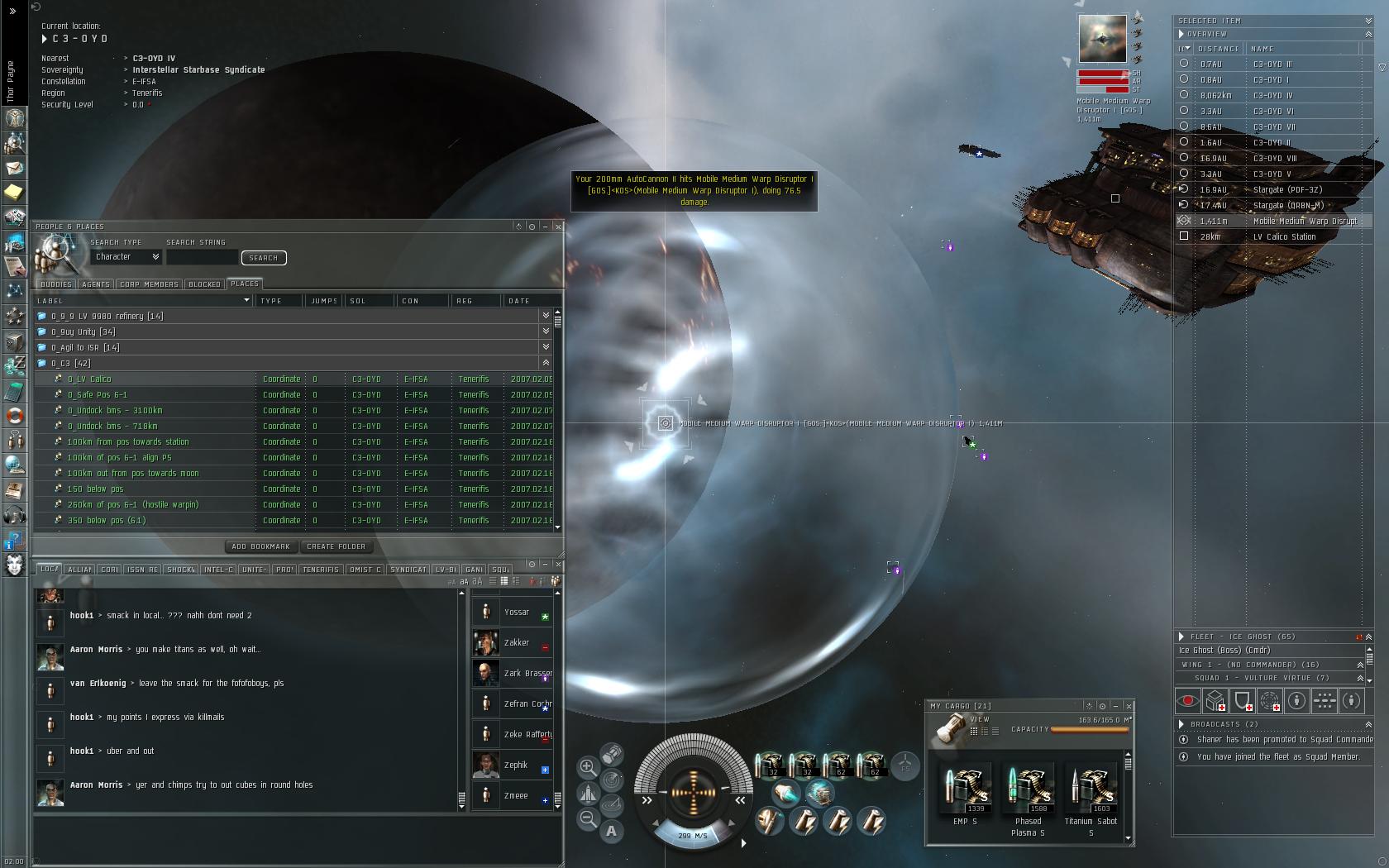Viewport: 1389px width, 868px height.
Task: Click the Add Bookmark button
Action: tap(260, 546)
